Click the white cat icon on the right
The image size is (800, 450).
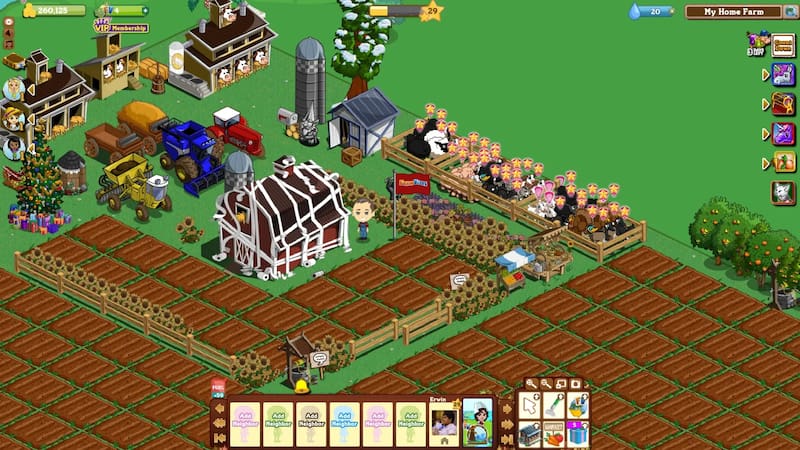pyautogui.click(x=783, y=192)
